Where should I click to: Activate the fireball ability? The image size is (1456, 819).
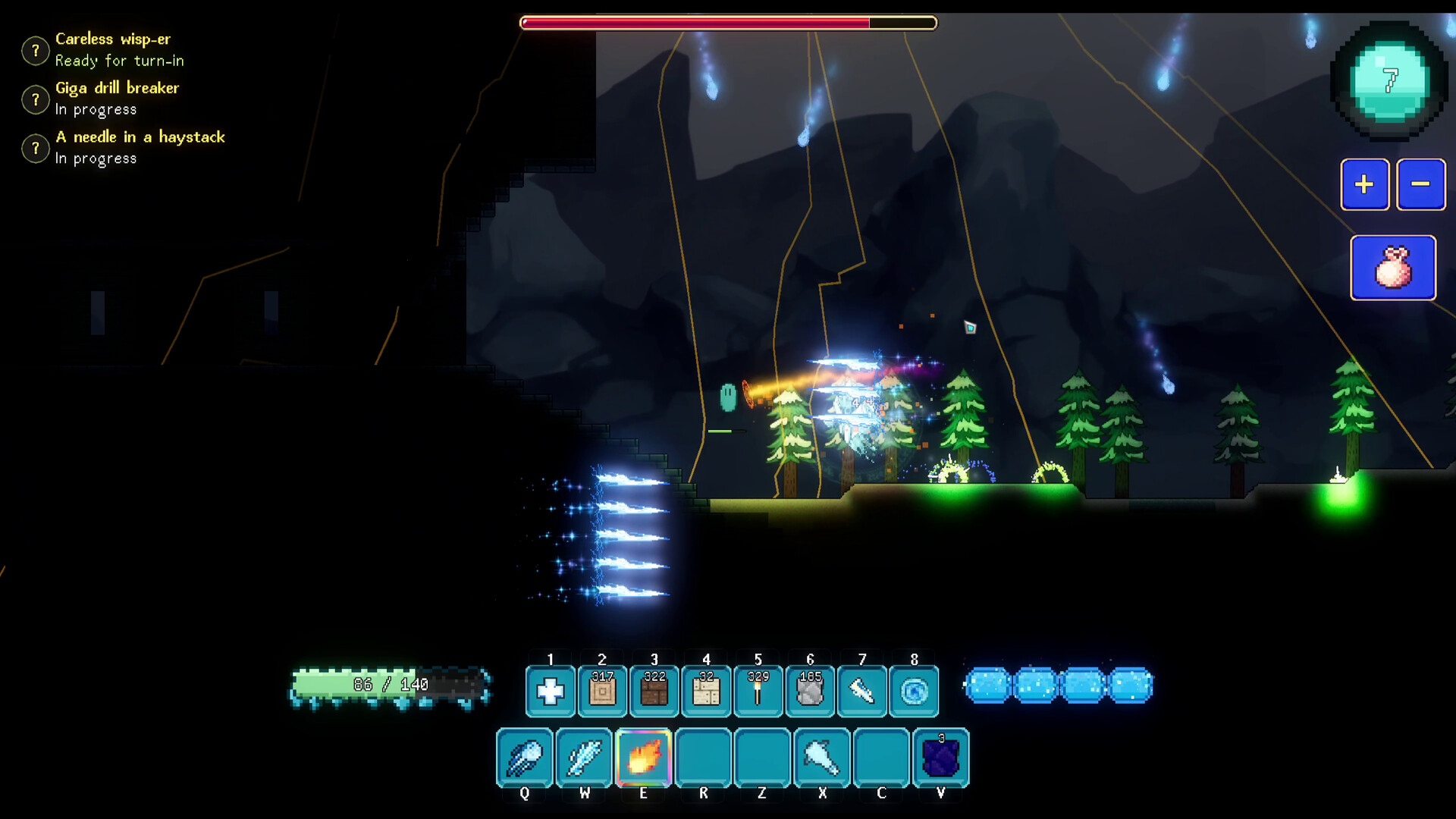point(644,758)
